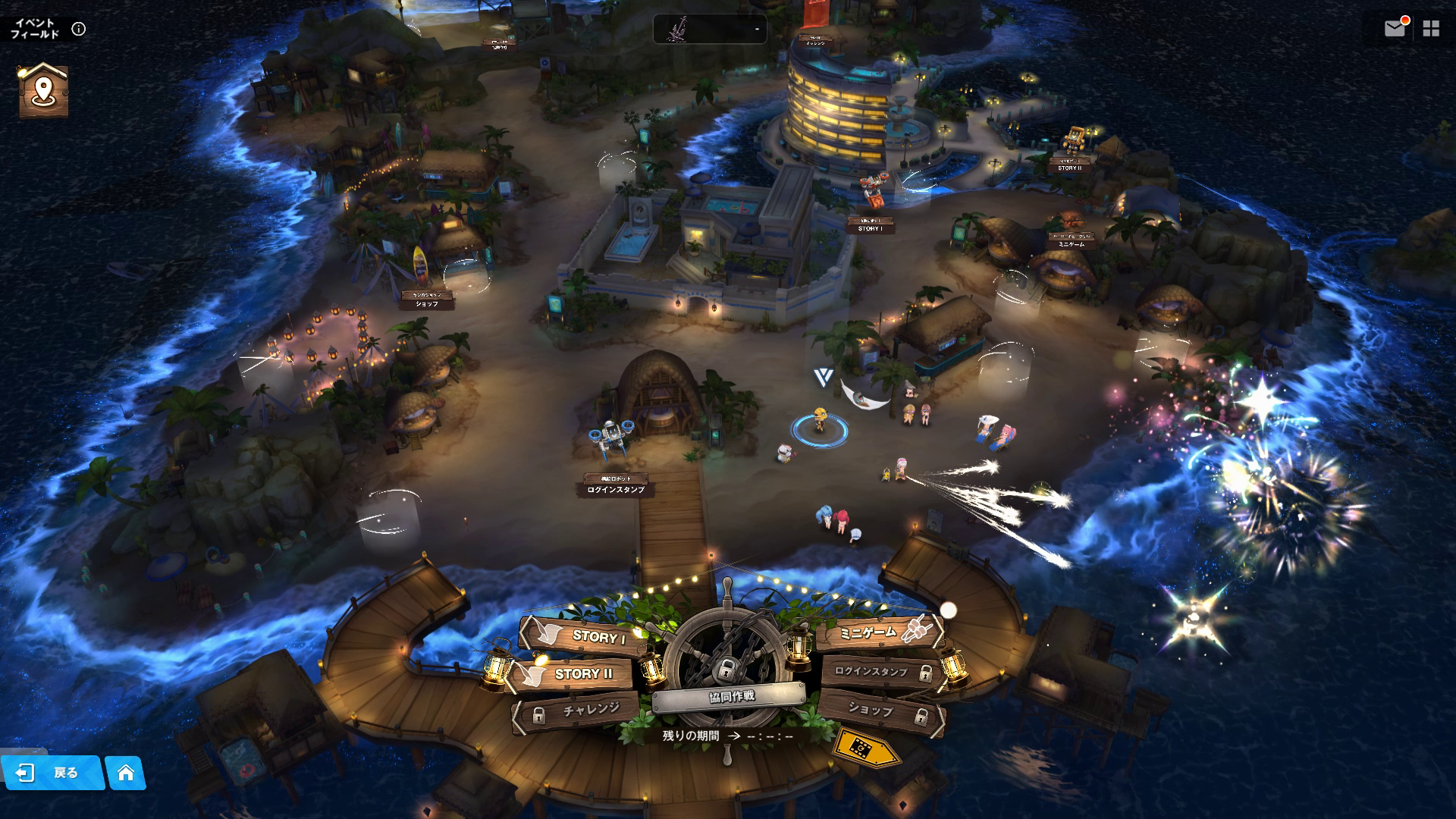This screenshot has height=819, width=1456.
Task: Go back with the 戻る button
Action: coord(53,773)
